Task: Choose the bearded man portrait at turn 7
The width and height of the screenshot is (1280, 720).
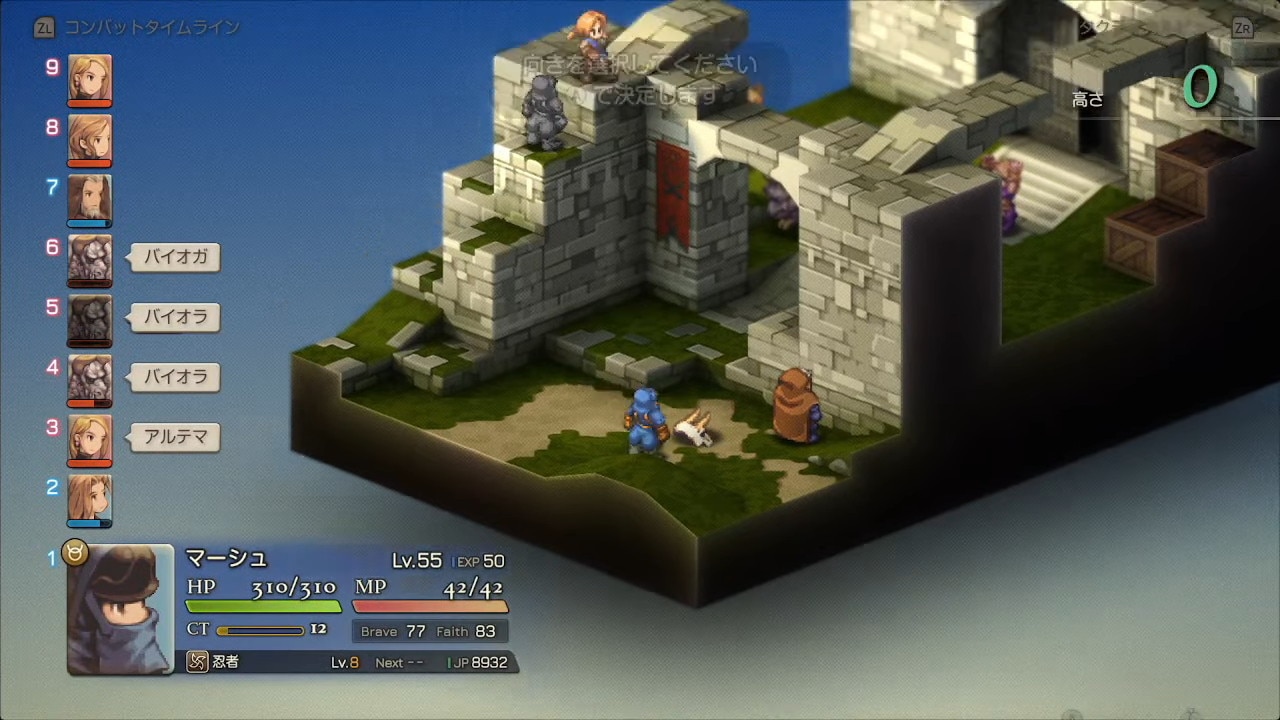Action: [90, 200]
